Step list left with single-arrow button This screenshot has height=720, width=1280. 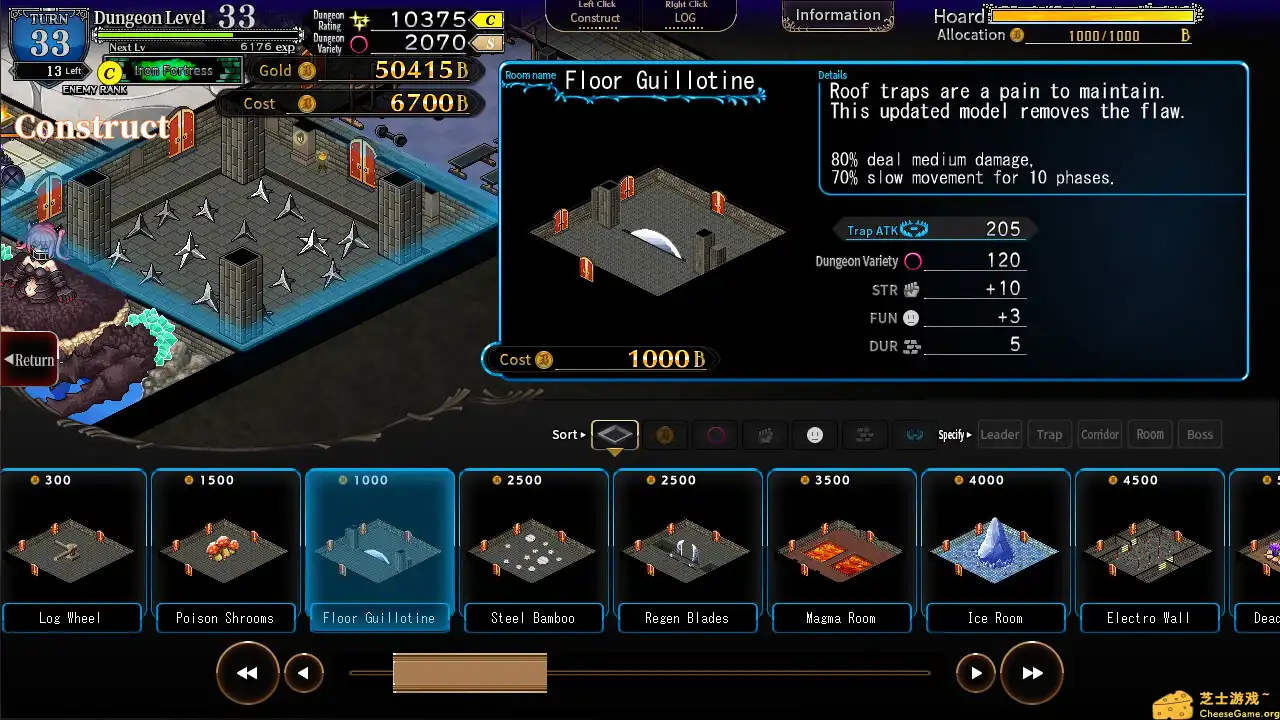(303, 673)
